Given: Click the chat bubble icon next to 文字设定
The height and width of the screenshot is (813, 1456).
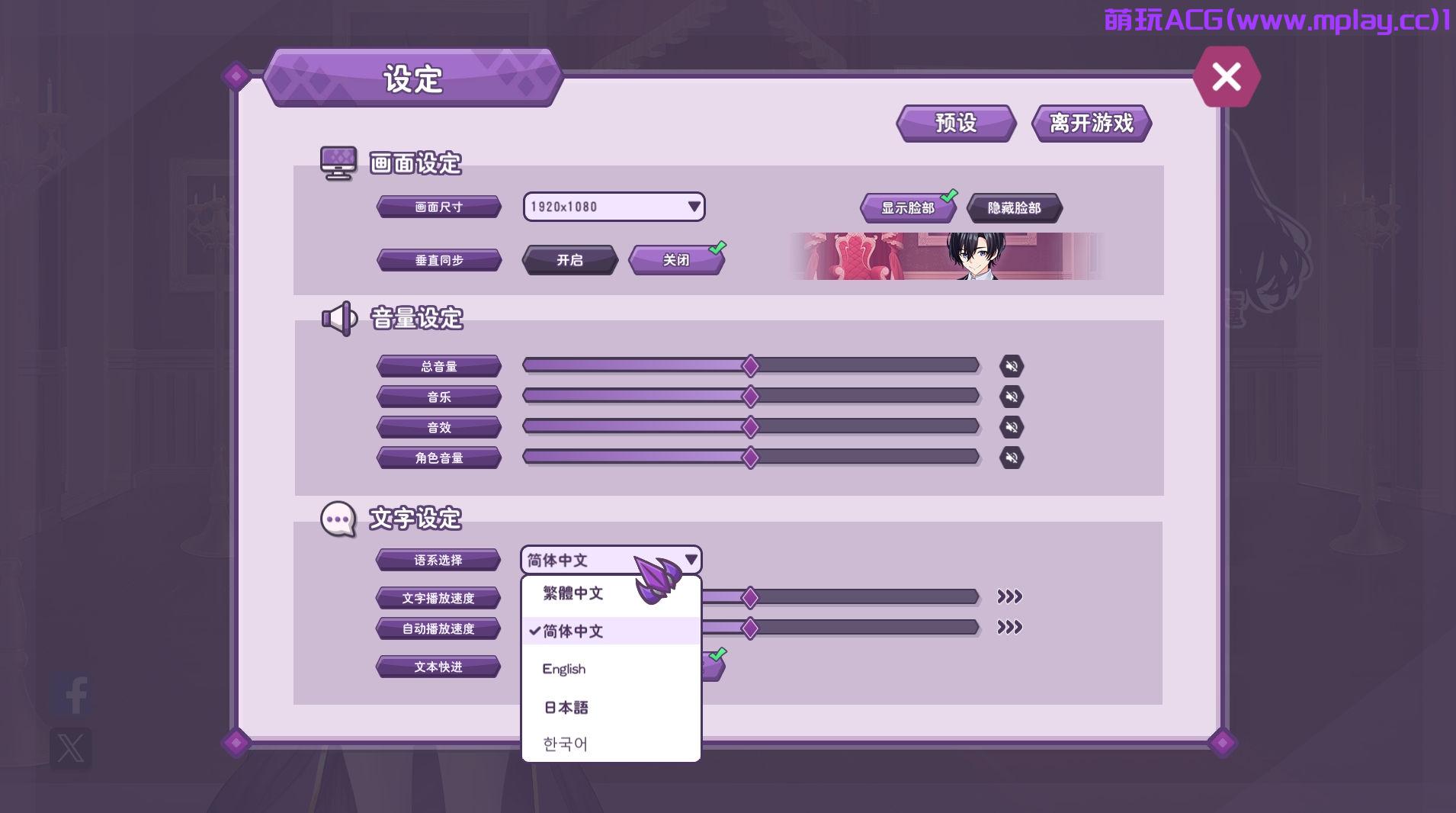Looking at the screenshot, I should click(339, 518).
